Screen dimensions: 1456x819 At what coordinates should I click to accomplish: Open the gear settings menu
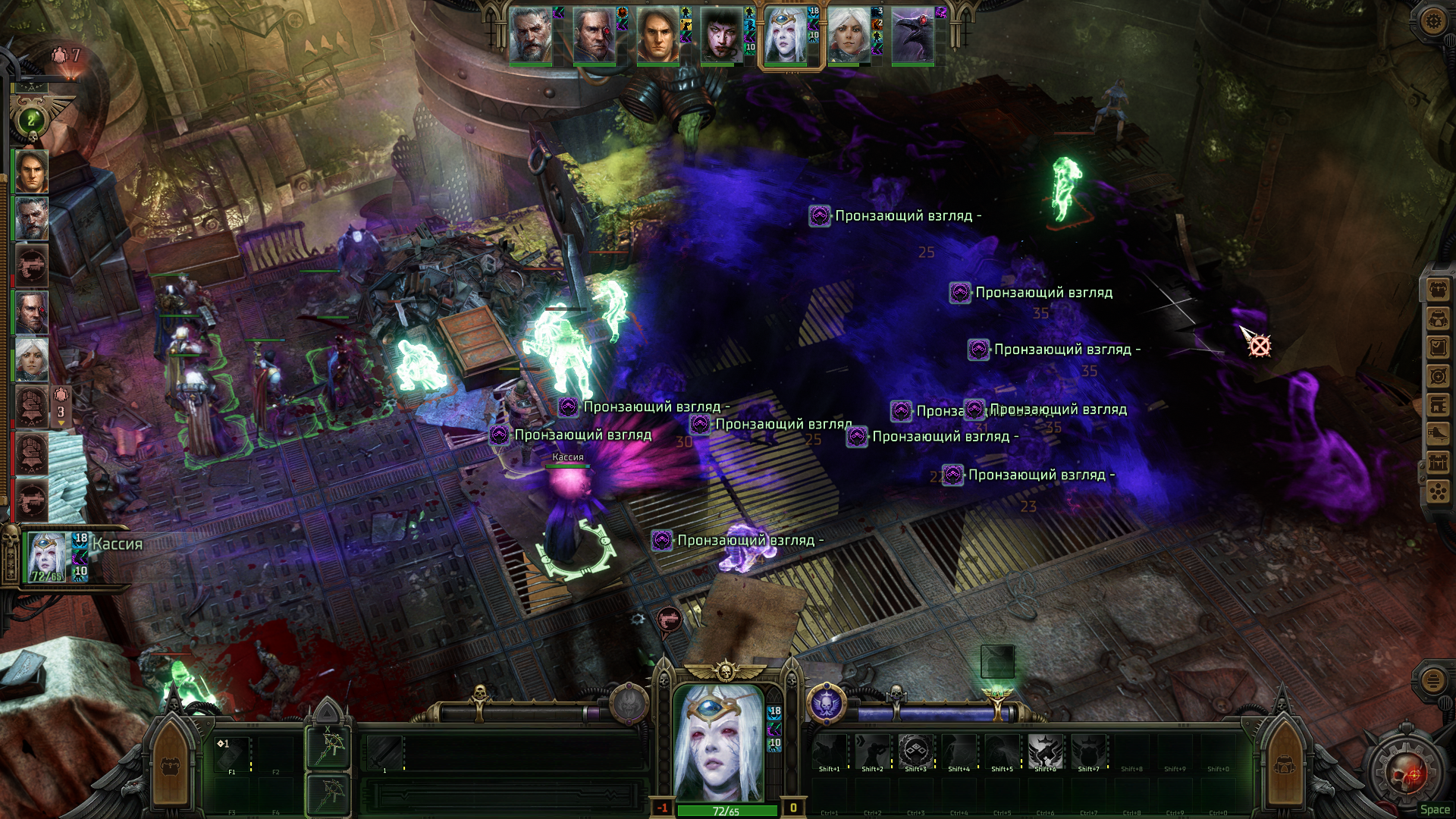coord(1432,21)
